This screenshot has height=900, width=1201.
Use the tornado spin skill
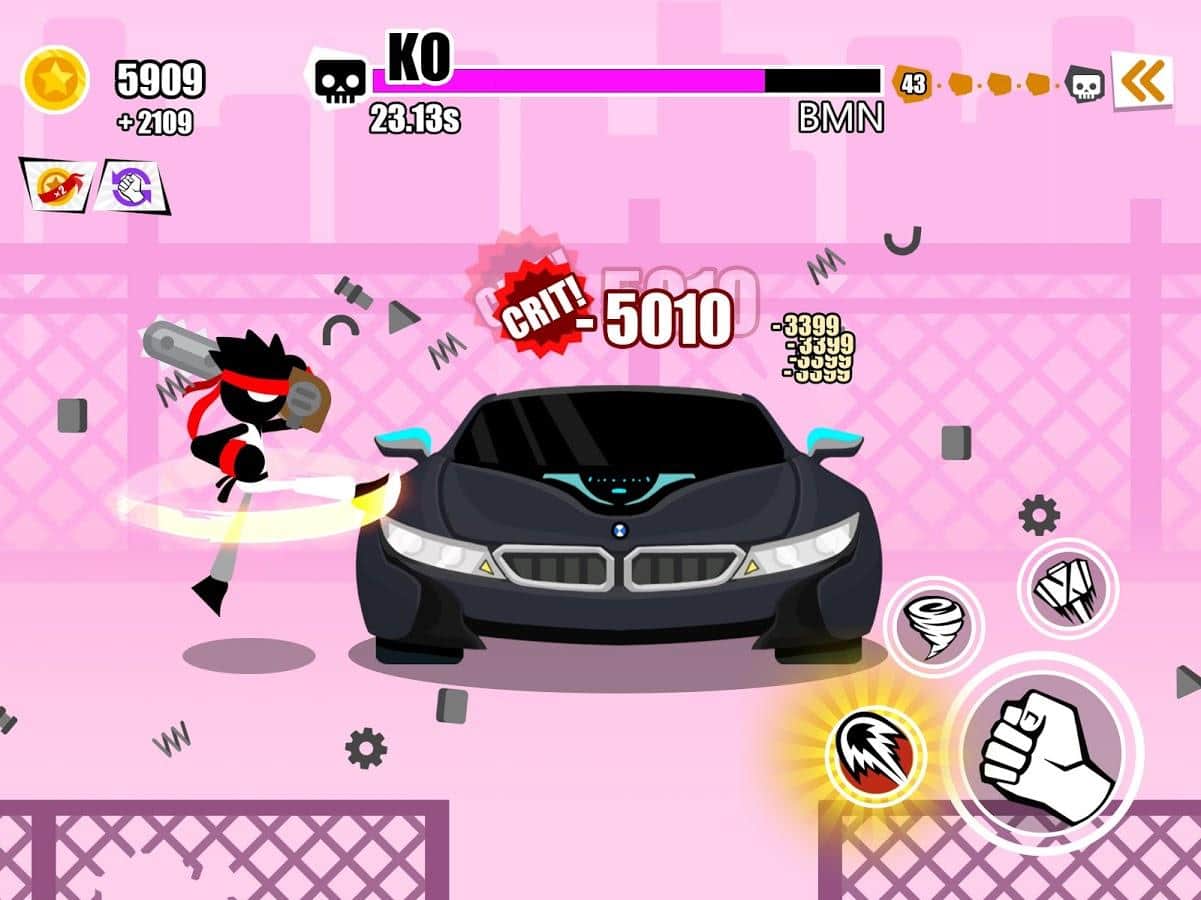[934, 627]
